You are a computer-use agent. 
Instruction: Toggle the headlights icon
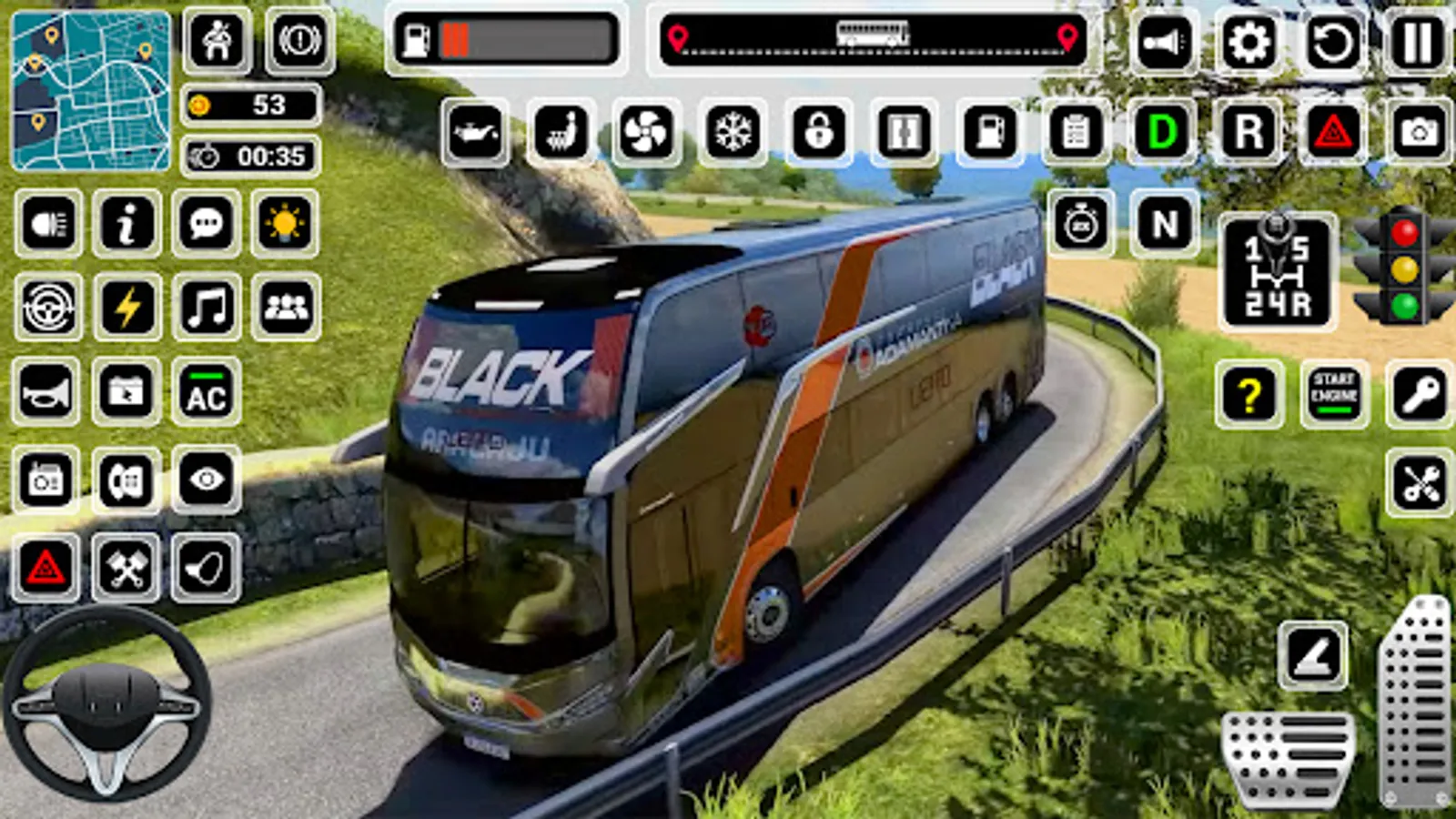click(48, 223)
